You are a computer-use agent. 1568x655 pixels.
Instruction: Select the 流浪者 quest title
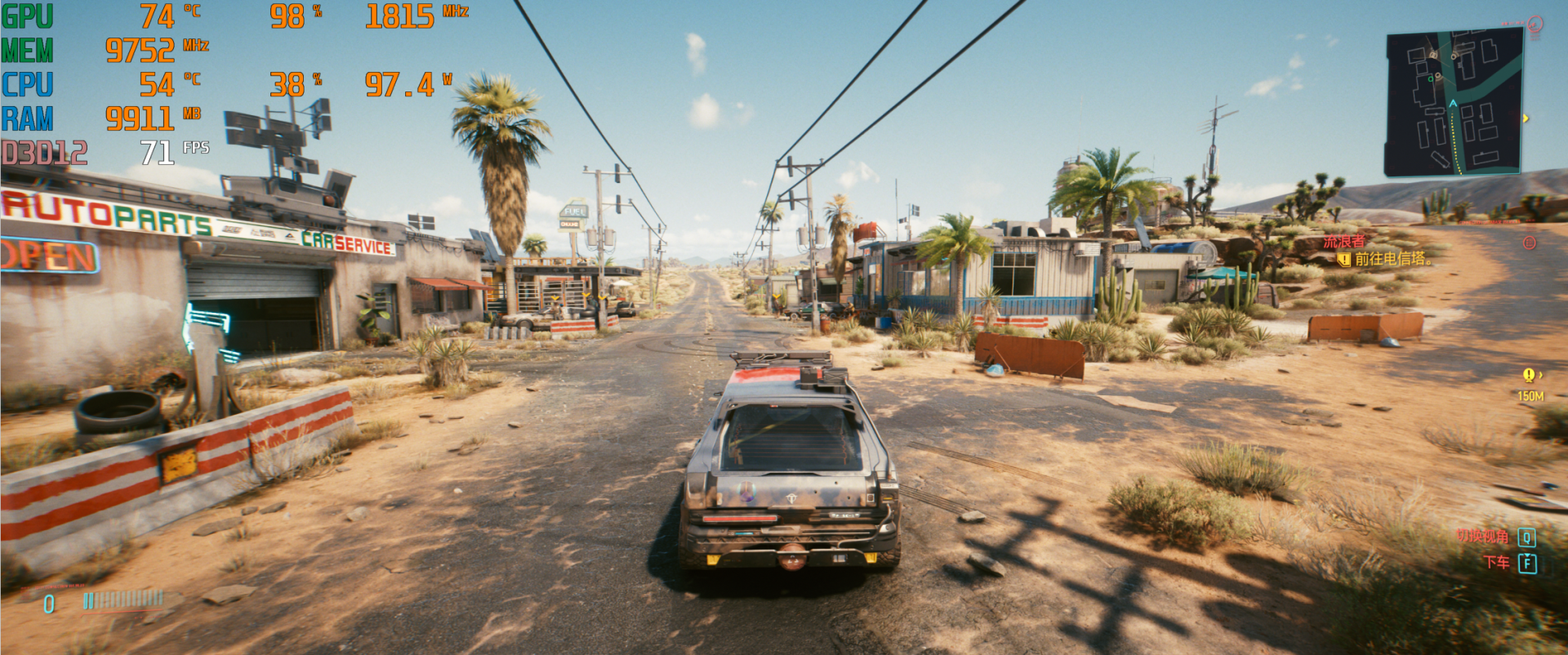click(1343, 241)
